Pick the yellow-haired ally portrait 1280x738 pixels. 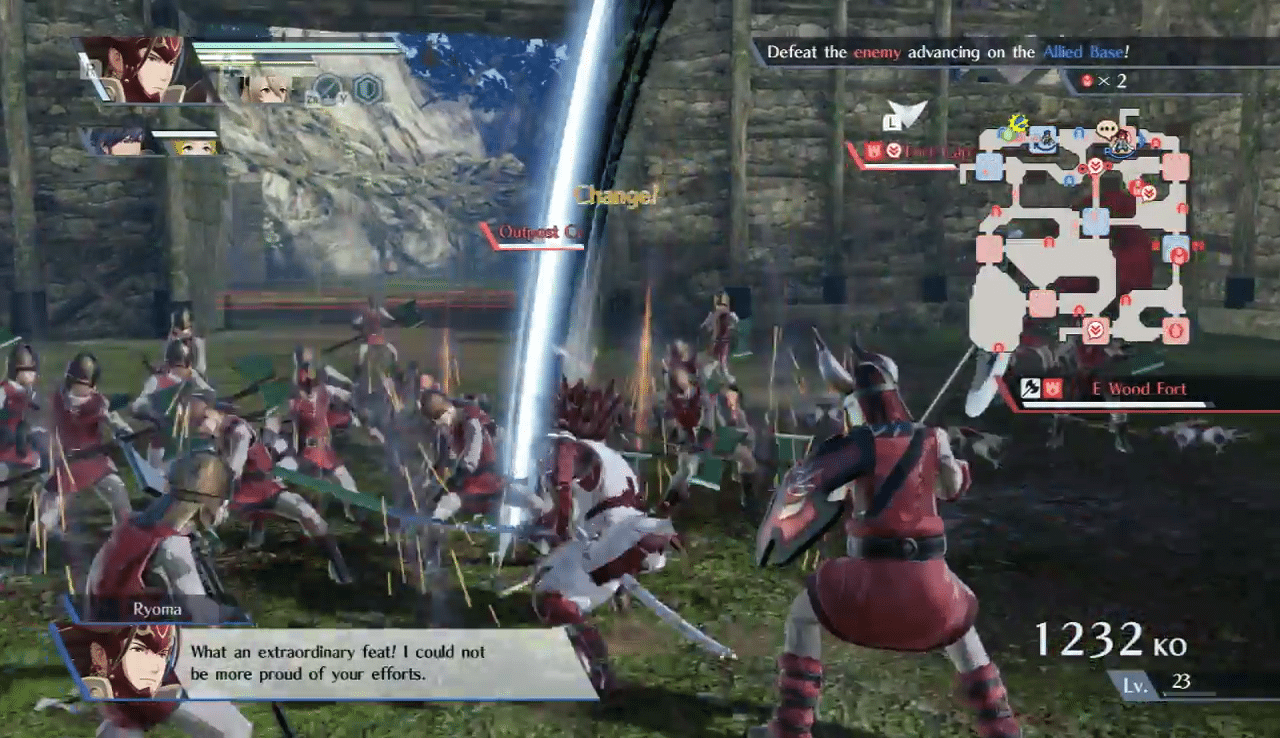[196, 145]
